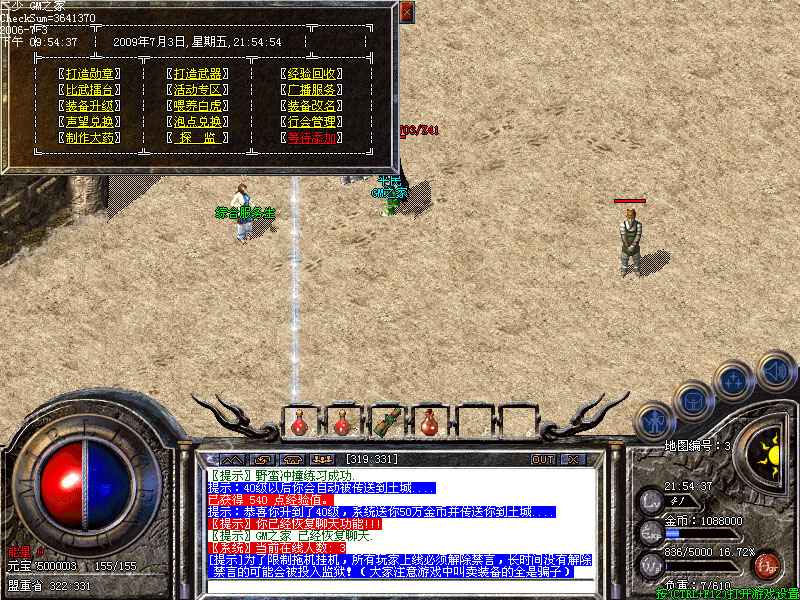This screenshot has height=600, width=800.
Task: Choose 装备升级 equipment upgrade
Action: point(89,106)
